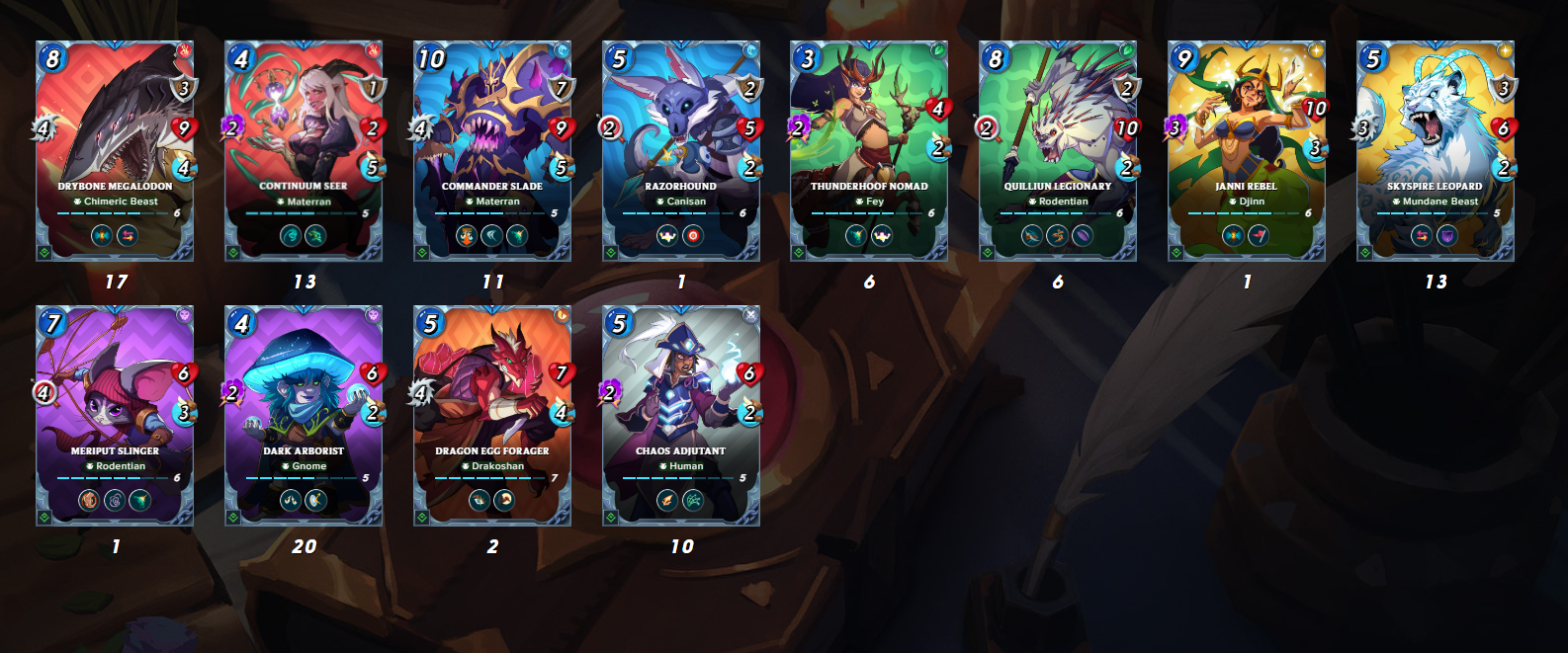Select the Dragon Egg Forager card
Viewport: 1568px width, 653px height.
coord(492,415)
